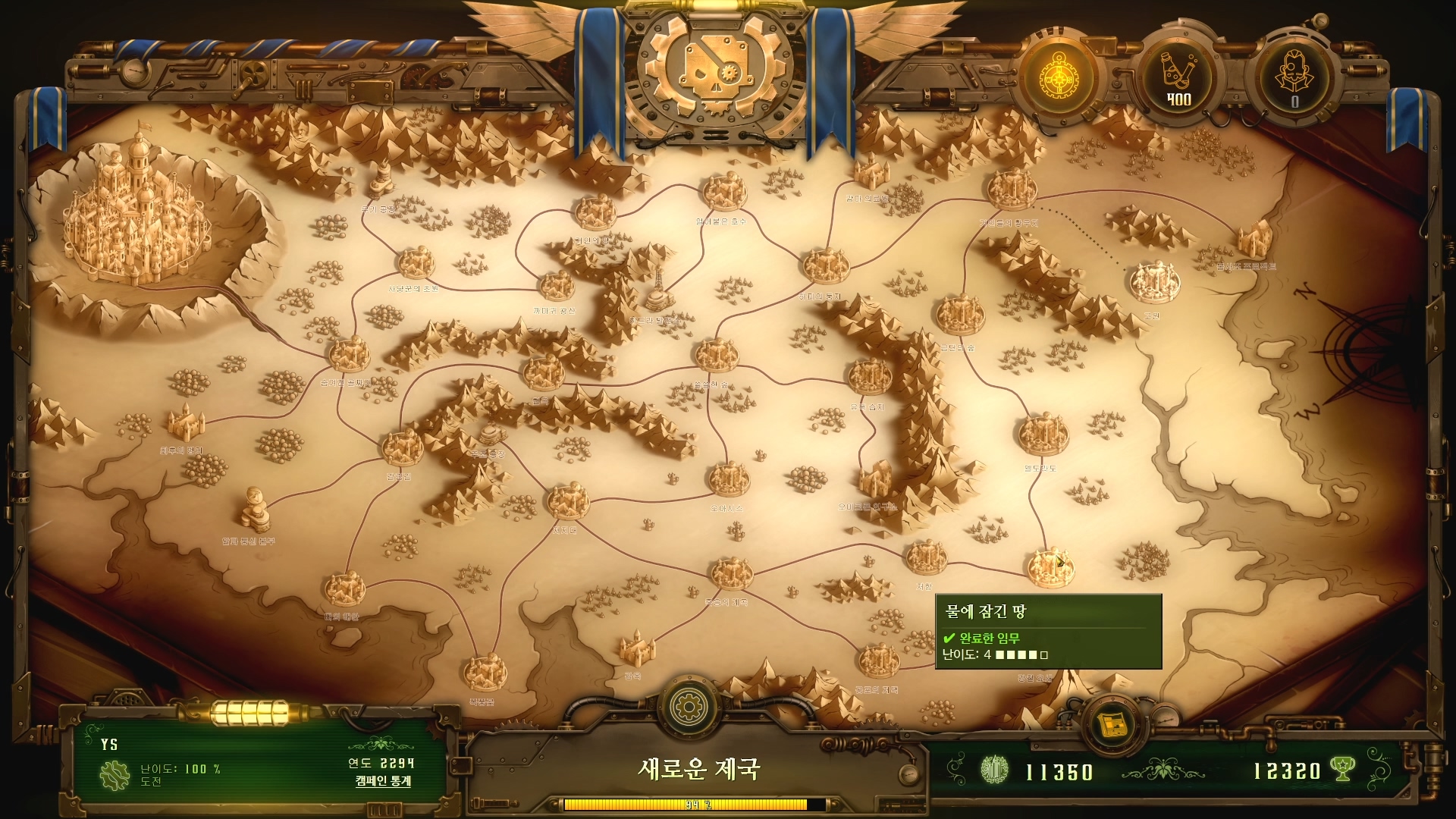
Task: Choose the 고원 mission node
Action: 1153,281
